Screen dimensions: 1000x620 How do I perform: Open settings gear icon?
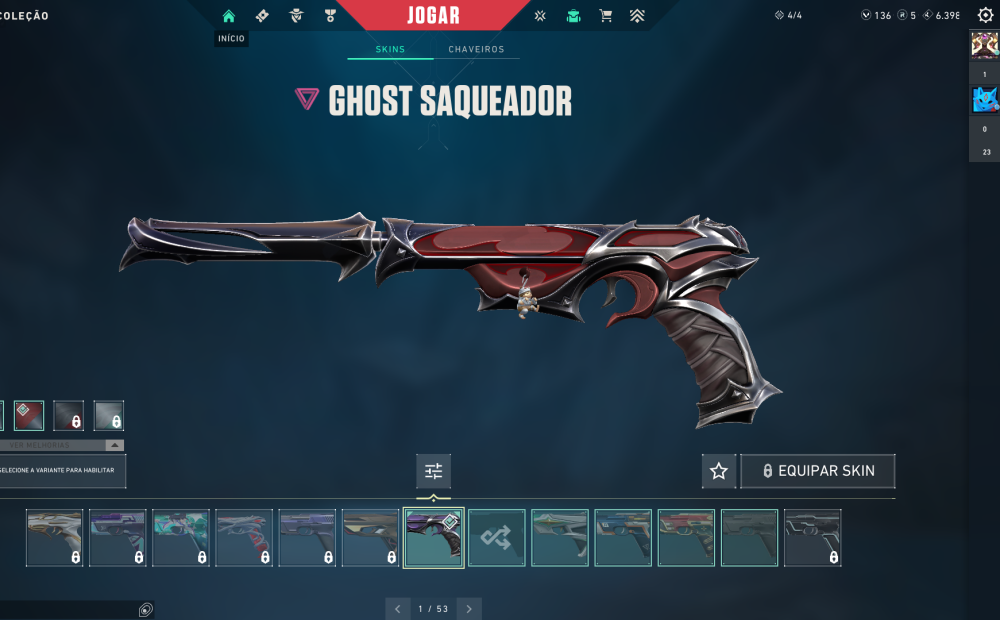(x=985, y=15)
